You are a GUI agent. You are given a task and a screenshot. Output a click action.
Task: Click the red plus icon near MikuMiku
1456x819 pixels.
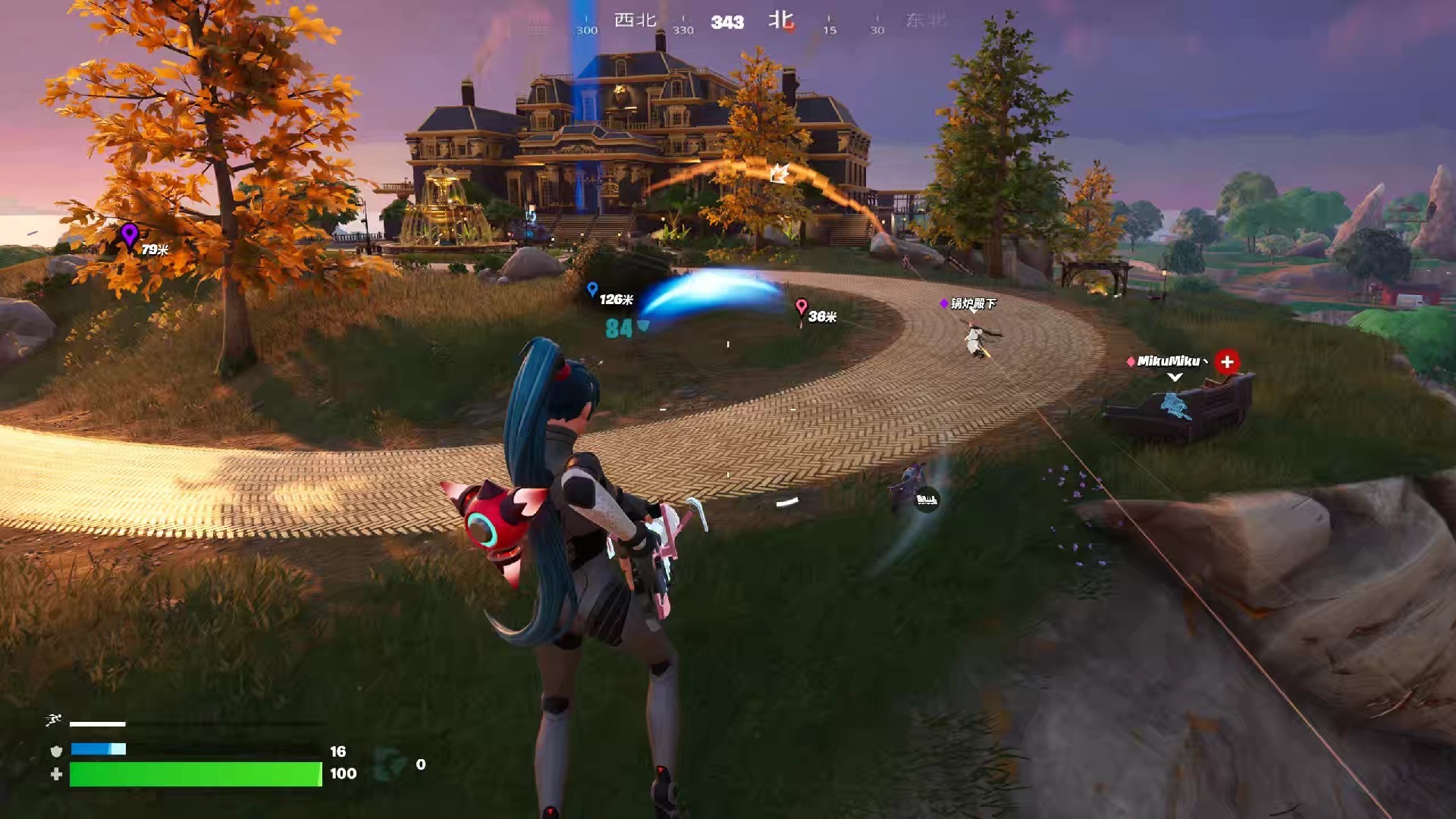point(1228,362)
